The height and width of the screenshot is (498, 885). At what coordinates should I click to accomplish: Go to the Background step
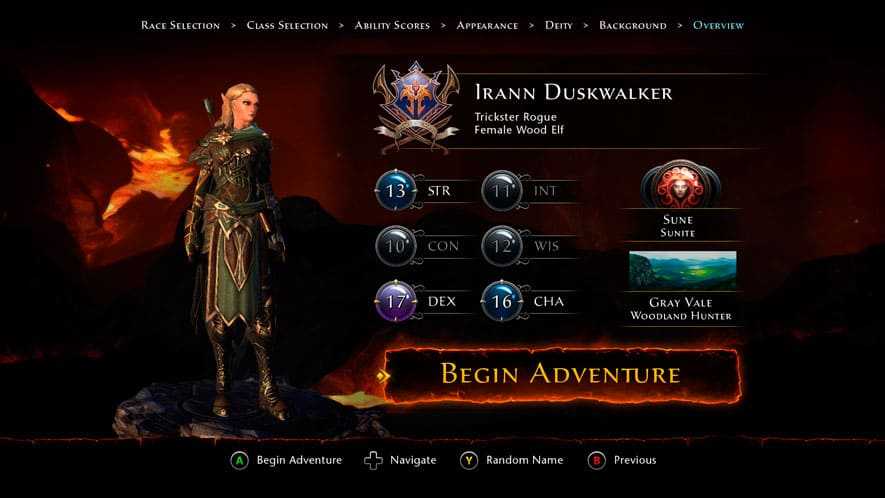coord(632,25)
